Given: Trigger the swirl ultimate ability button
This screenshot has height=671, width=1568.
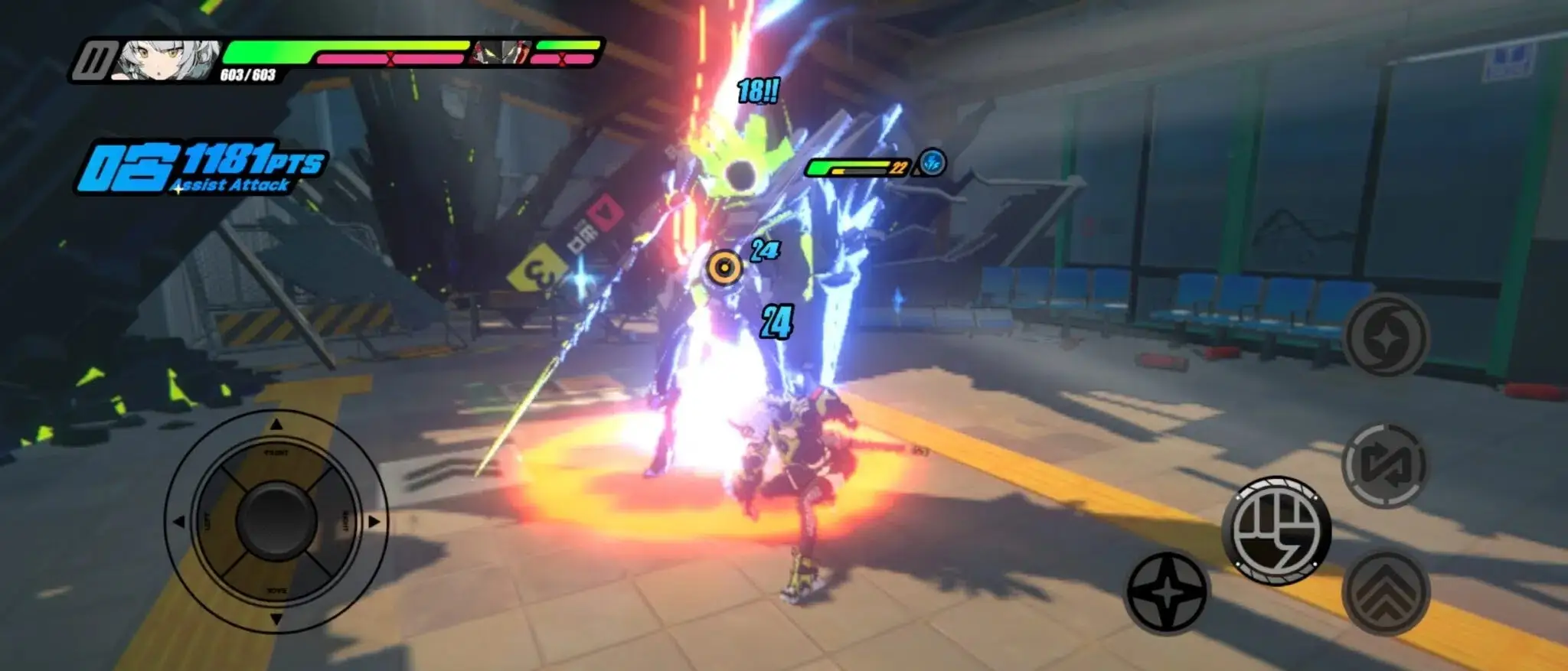Looking at the screenshot, I should (x=1386, y=335).
